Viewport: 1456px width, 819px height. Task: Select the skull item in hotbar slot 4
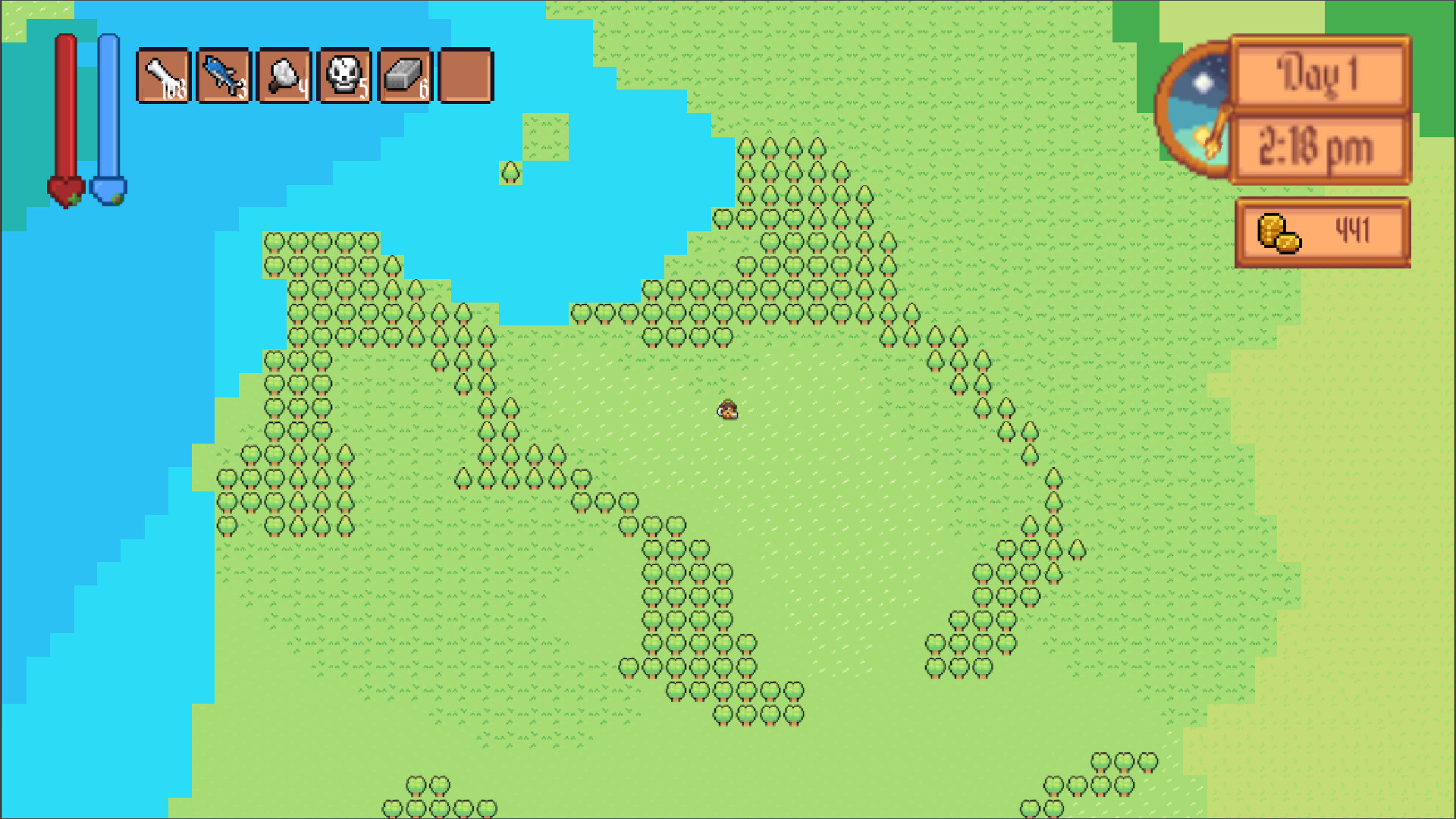(x=345, y=76)
